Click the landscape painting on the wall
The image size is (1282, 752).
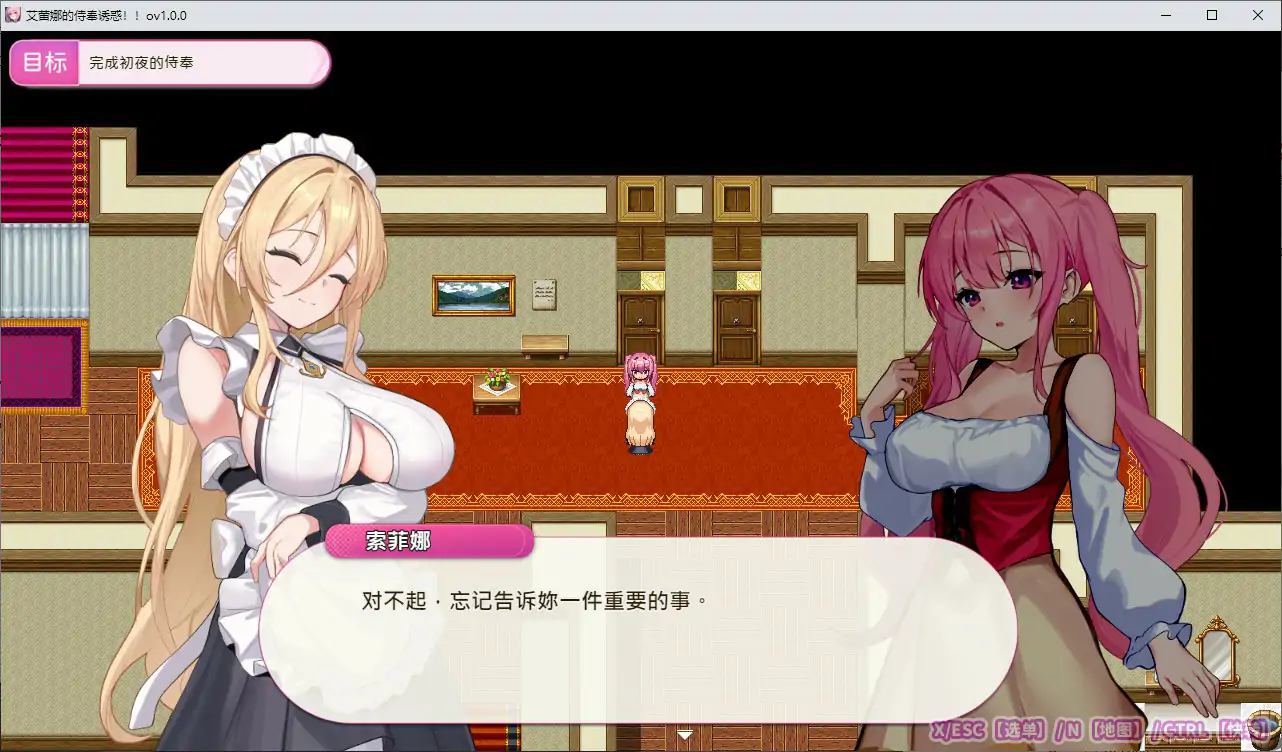473,294
